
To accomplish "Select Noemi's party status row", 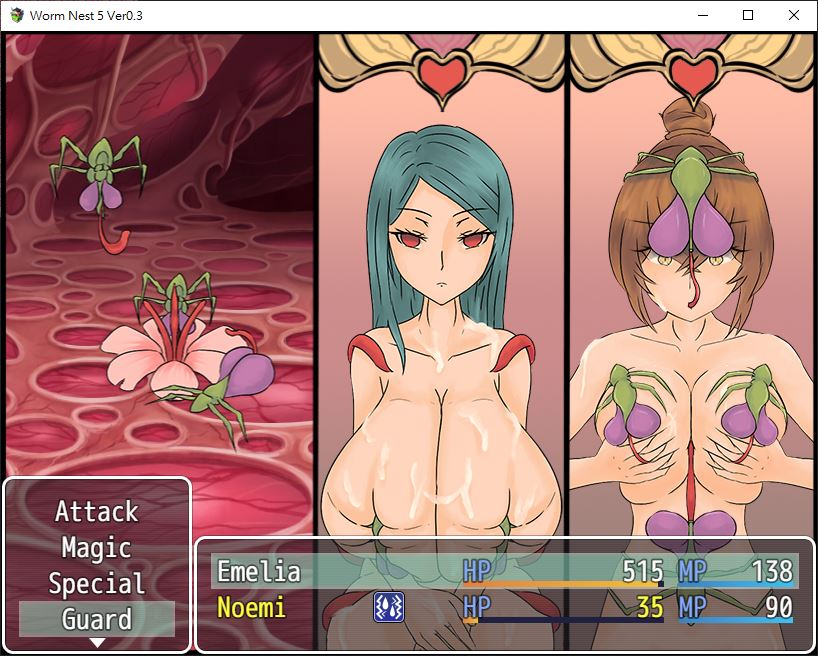I will coord(504,607).
